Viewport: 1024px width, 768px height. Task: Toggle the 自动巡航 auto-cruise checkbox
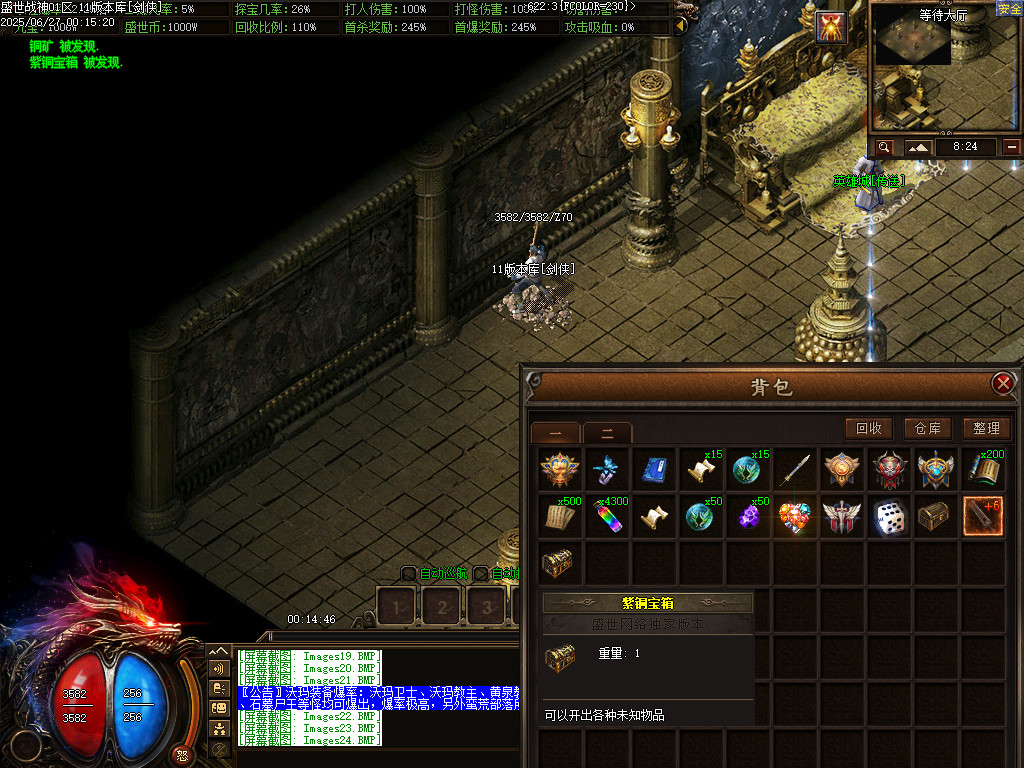tap(408, 574)
